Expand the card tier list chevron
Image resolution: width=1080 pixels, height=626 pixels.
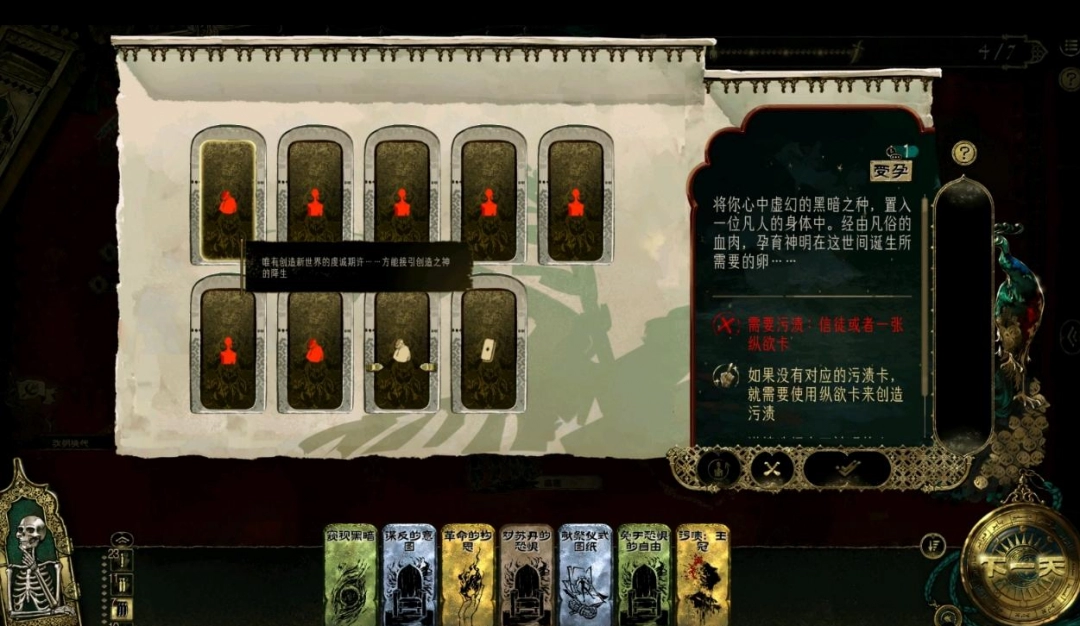tap(121, 539)
